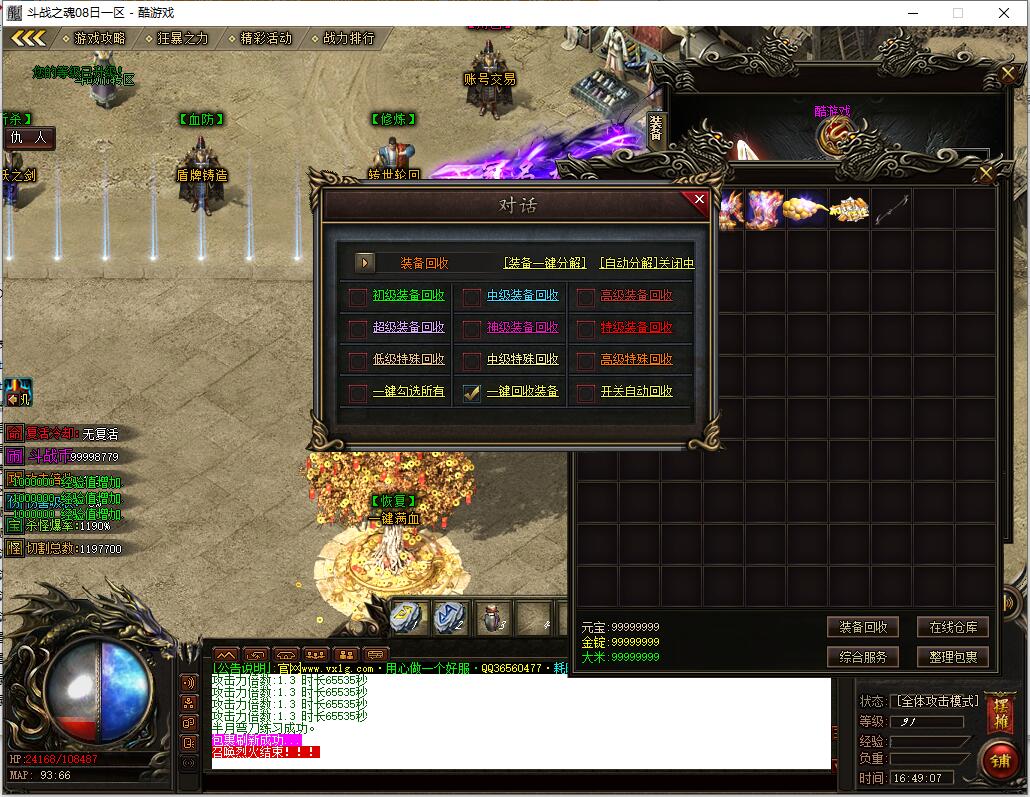The width and height of the screenshot is (1030, 797).
Task: Check the 超级装备回收 option
Action: [x=358, y=328]
